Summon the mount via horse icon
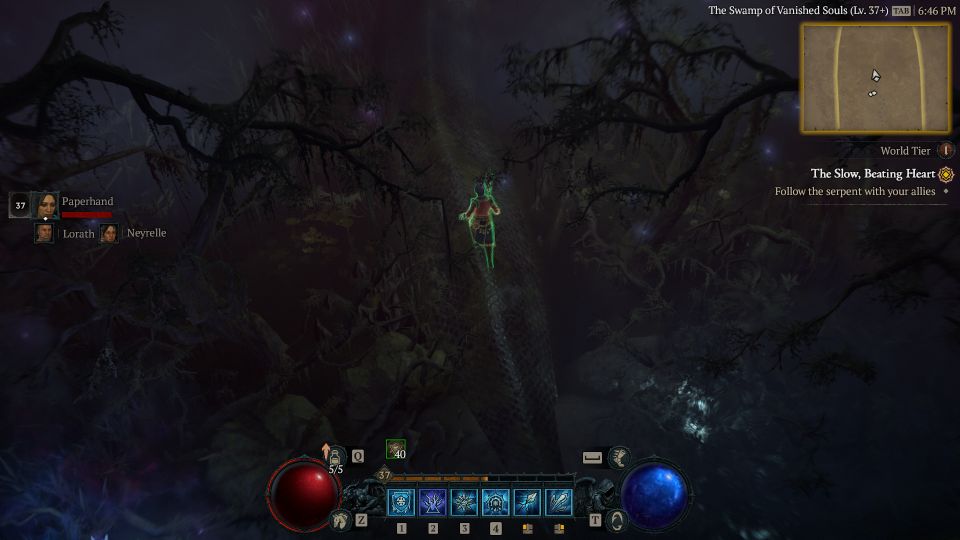The width and height of the screenshot is (960, 540). pyautogui.click(x=339, y=520)
